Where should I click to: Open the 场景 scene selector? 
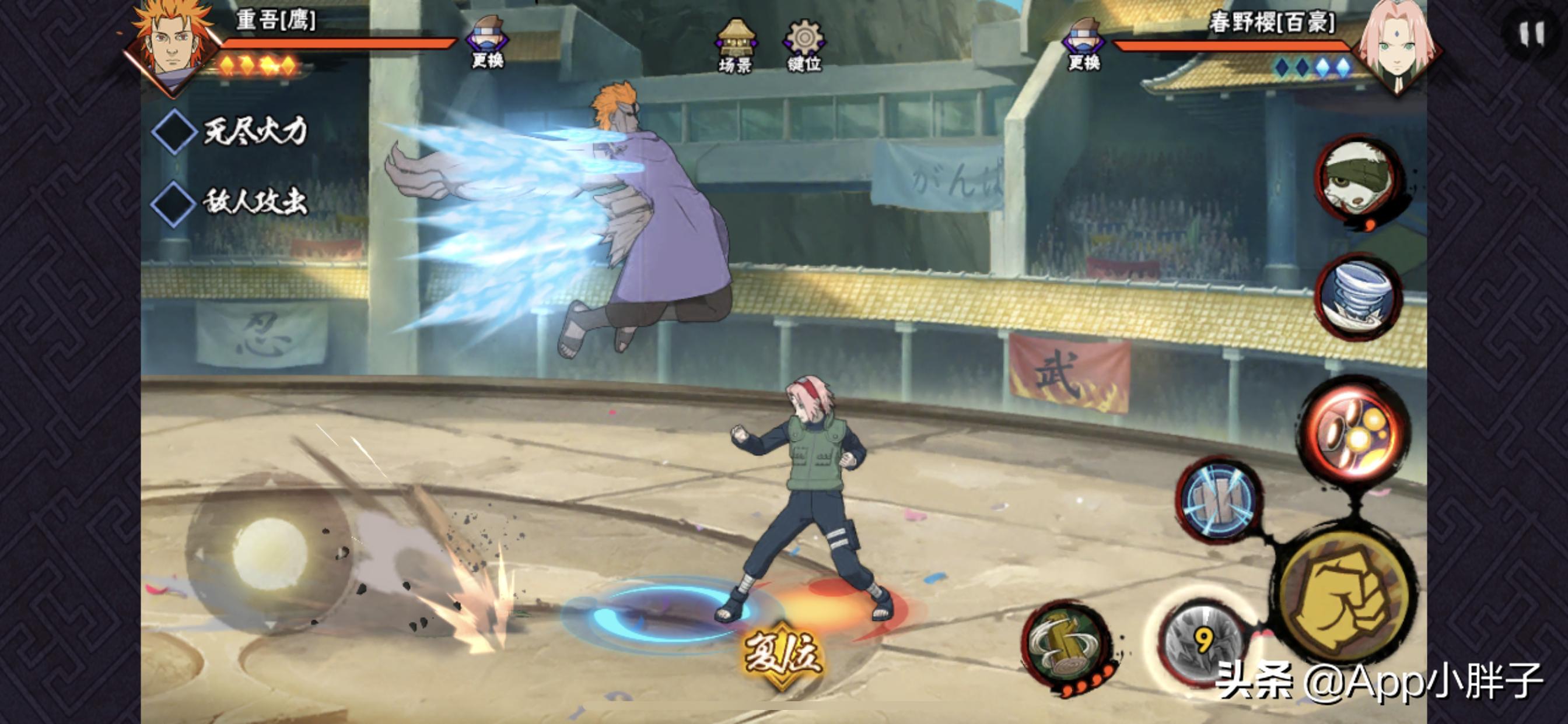(x=736, y=45)
